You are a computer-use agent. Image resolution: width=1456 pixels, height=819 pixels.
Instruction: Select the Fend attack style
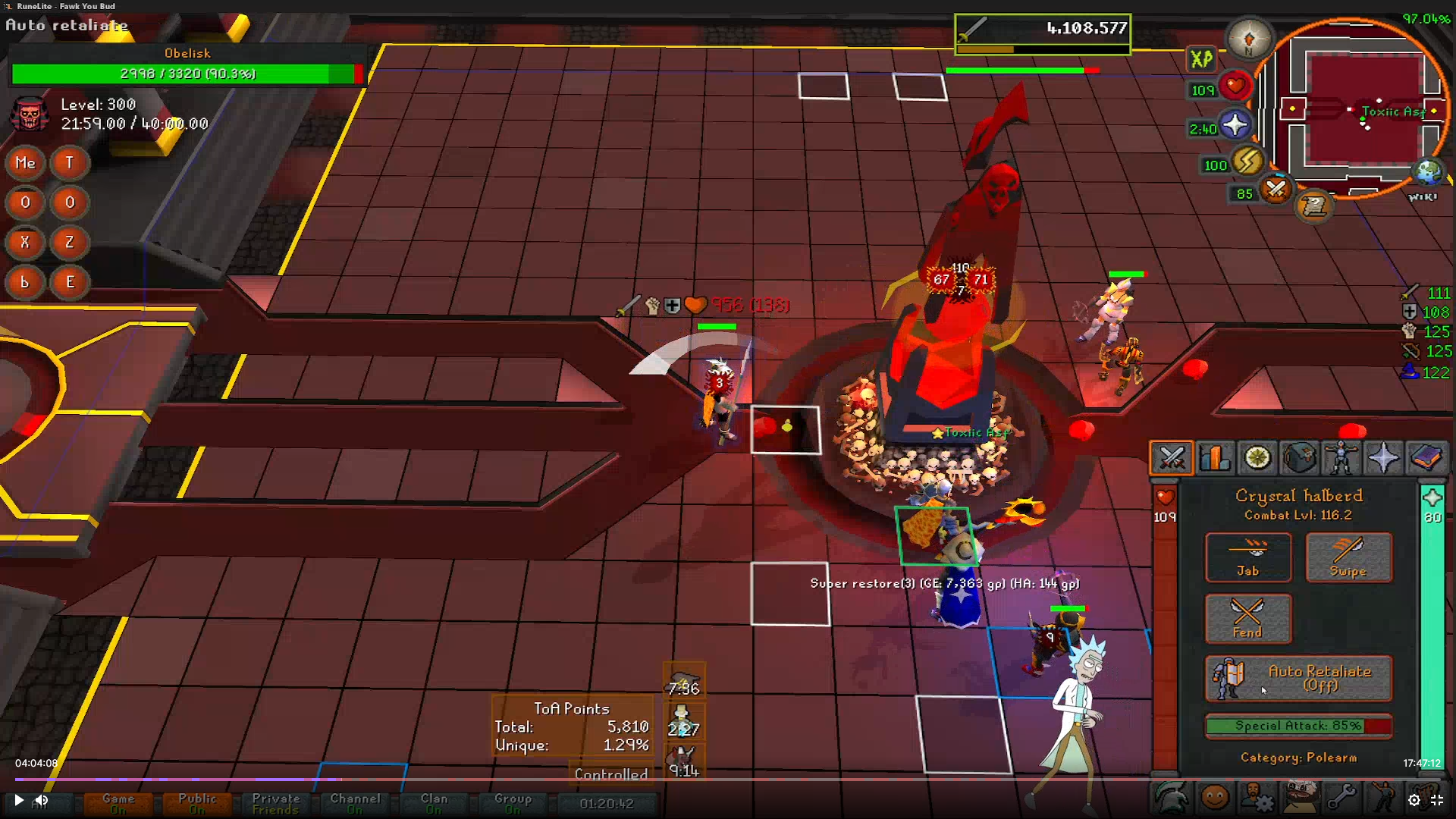1247,619
